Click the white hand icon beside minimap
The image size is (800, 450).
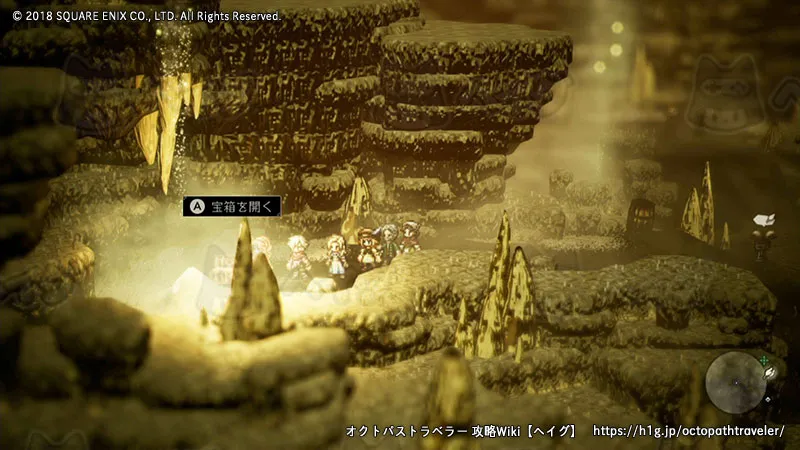772,372
